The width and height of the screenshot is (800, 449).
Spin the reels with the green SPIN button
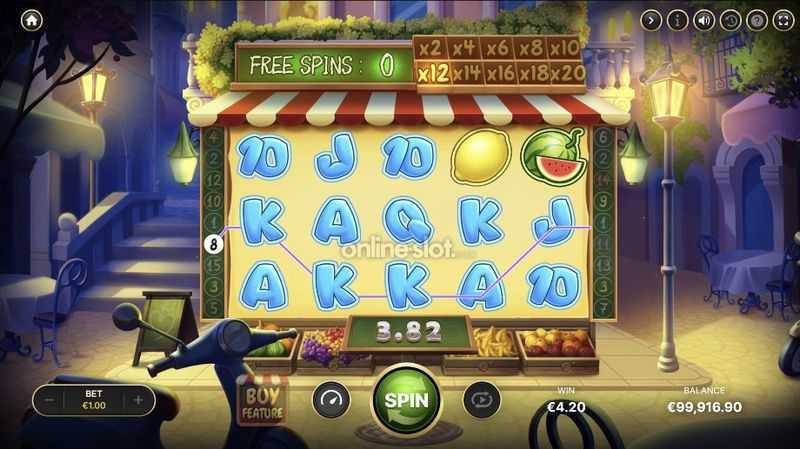[x=406, y=400]
